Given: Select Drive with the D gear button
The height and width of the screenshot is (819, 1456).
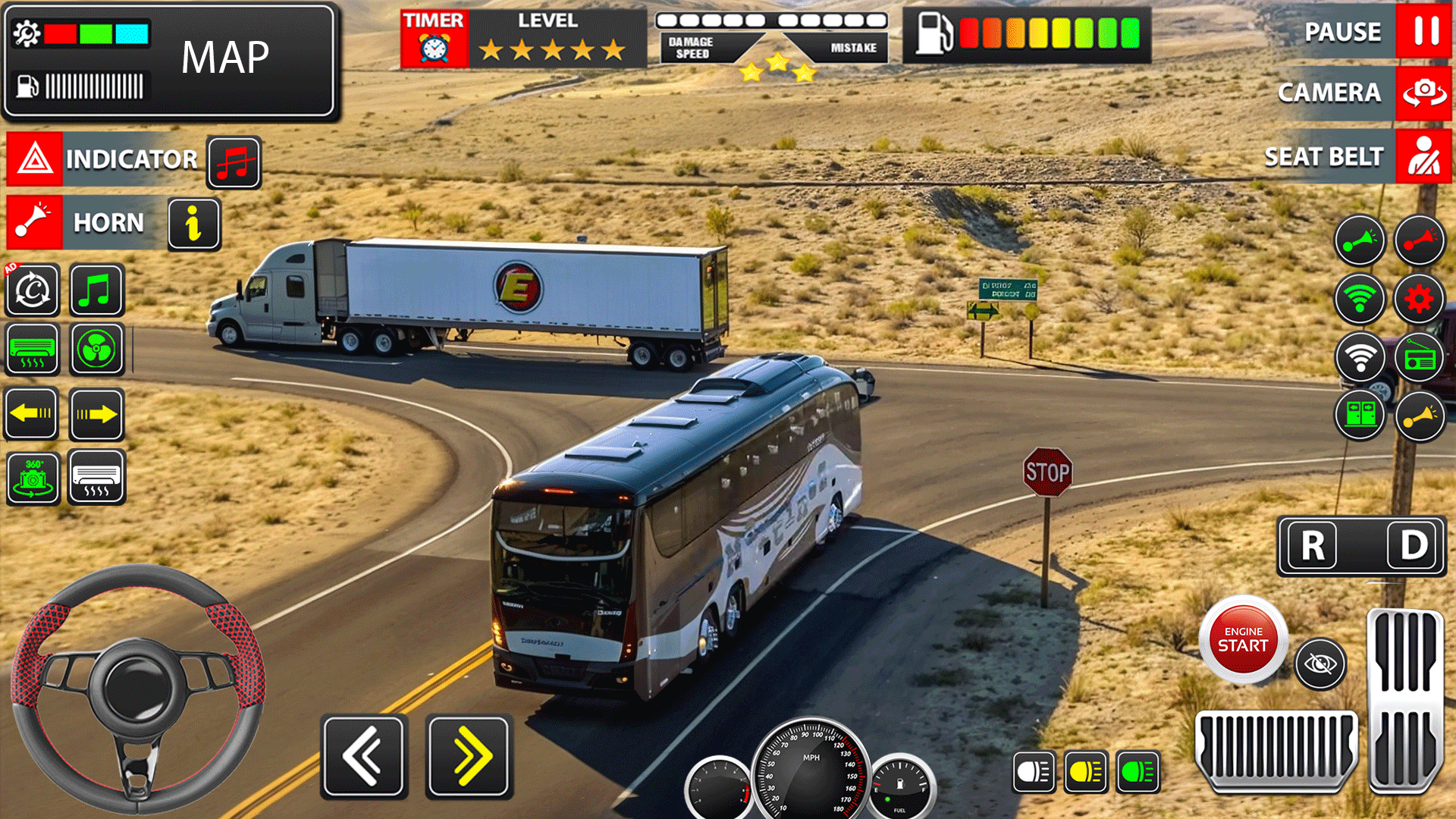Looking at the screenshot, I should coord(1413,546).
